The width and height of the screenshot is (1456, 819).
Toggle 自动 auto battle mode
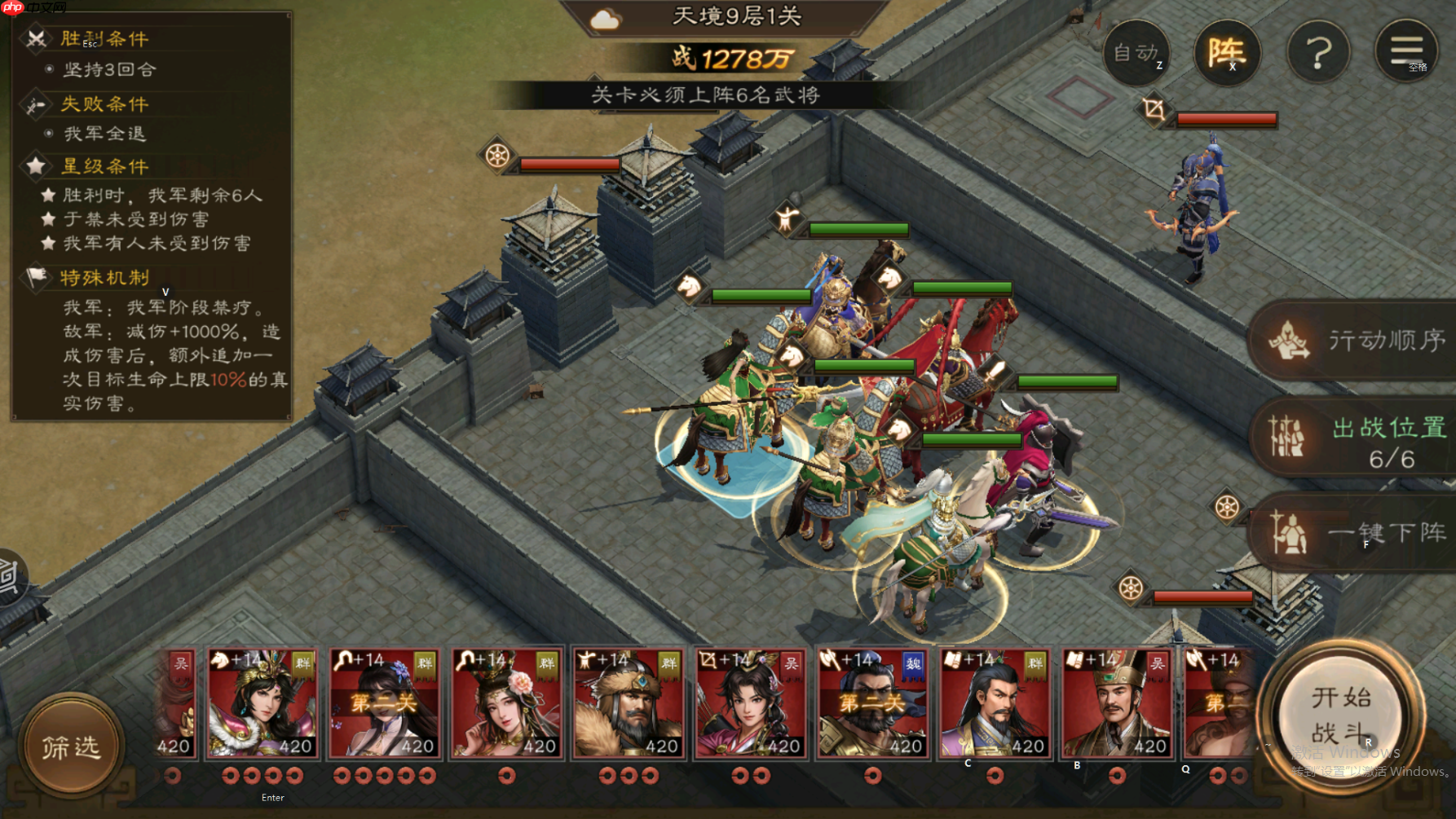pyautogui.click(x=1136, y=53)
